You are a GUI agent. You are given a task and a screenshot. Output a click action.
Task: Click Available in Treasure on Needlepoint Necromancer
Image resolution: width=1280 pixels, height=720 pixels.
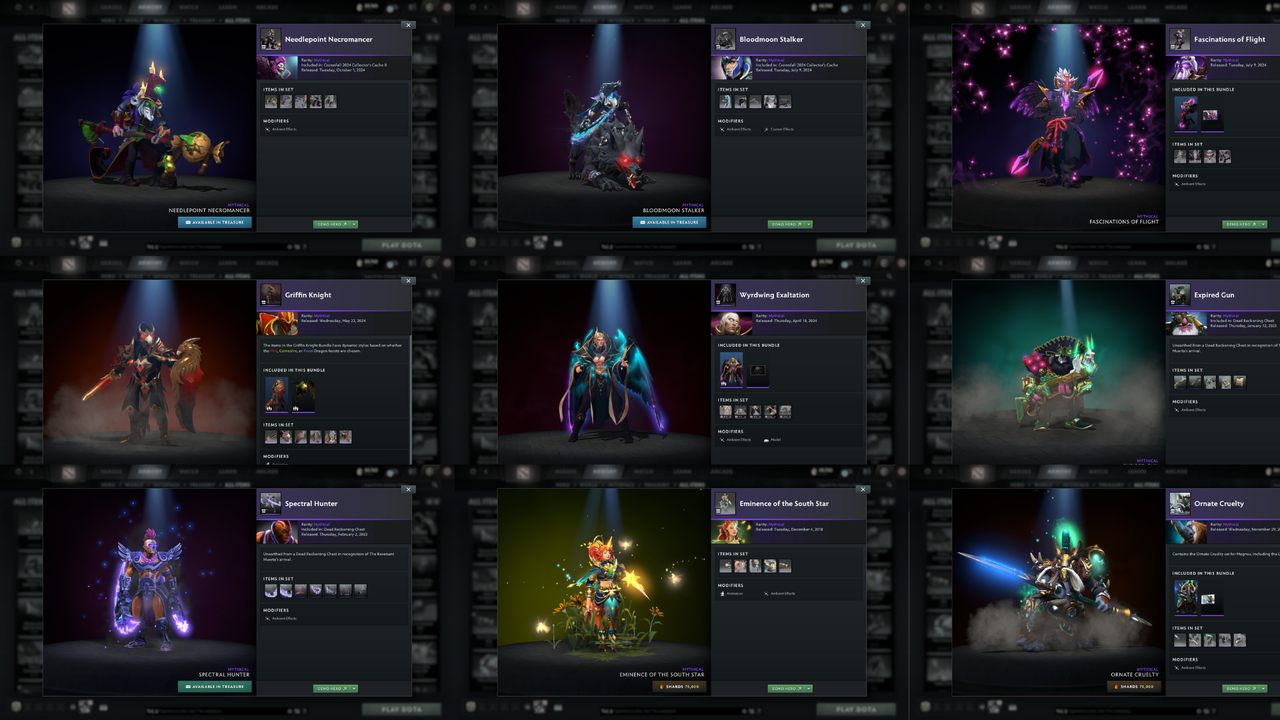(213, 224)
